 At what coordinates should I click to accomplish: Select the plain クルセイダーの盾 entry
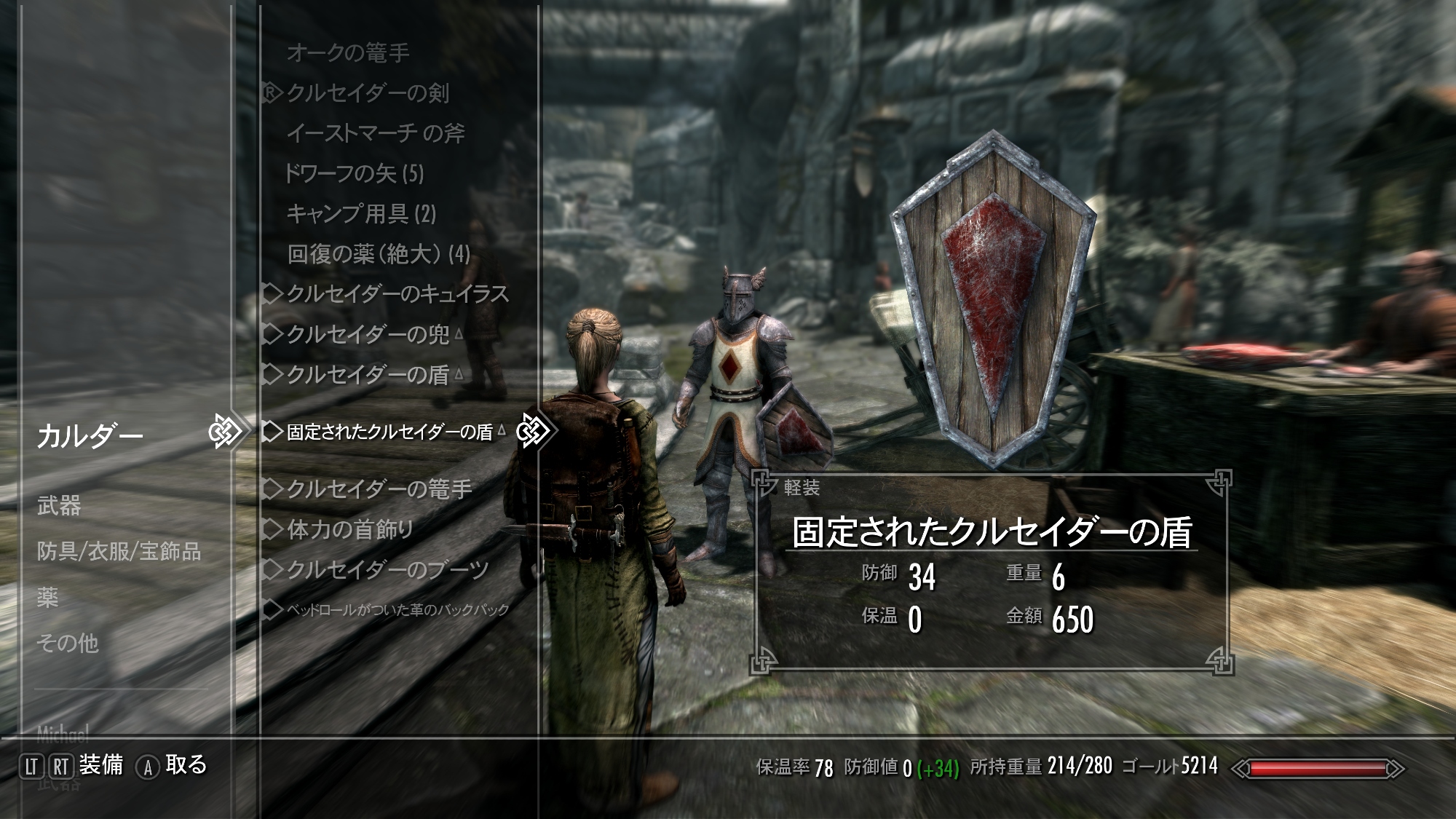tap(368, 374)
